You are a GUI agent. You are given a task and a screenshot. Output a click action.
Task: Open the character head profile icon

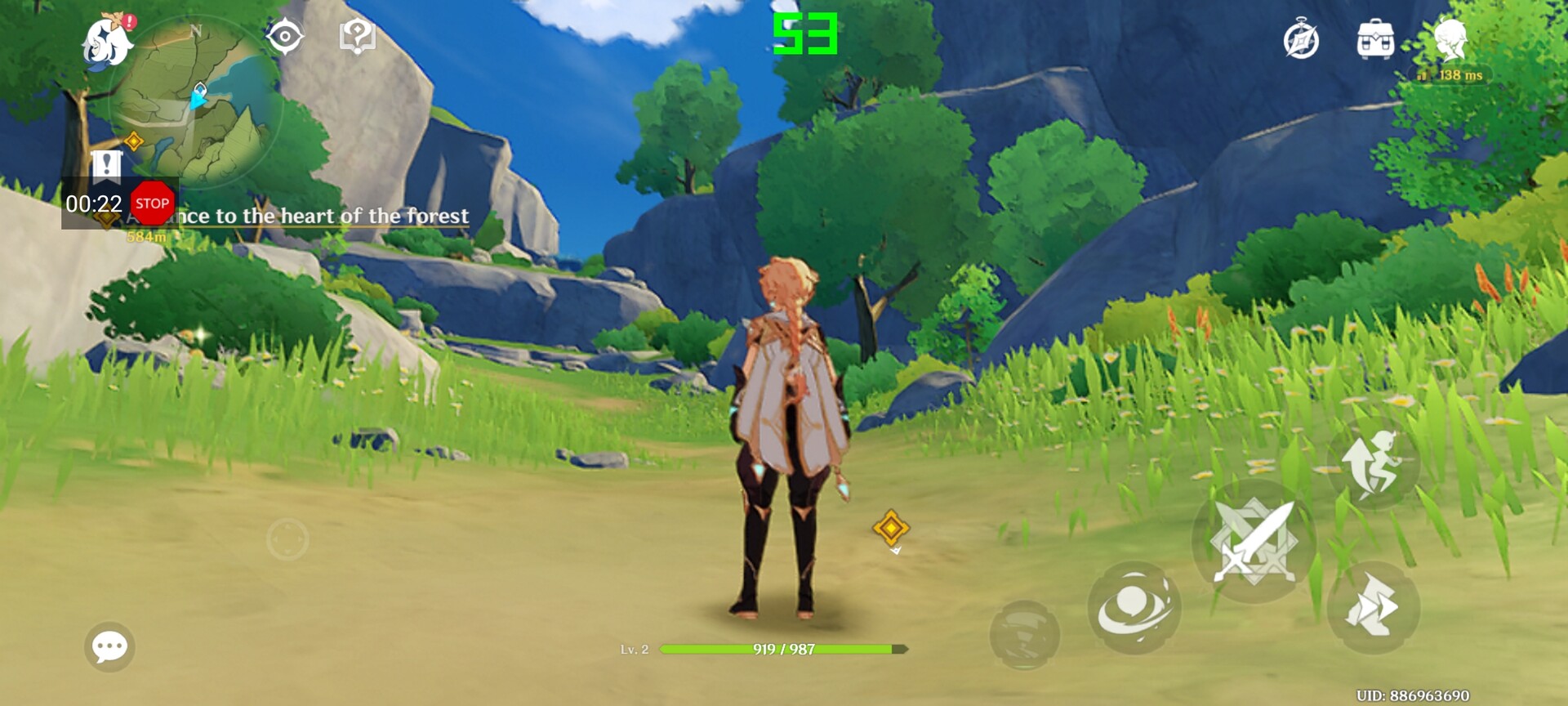click(1450, 40)
